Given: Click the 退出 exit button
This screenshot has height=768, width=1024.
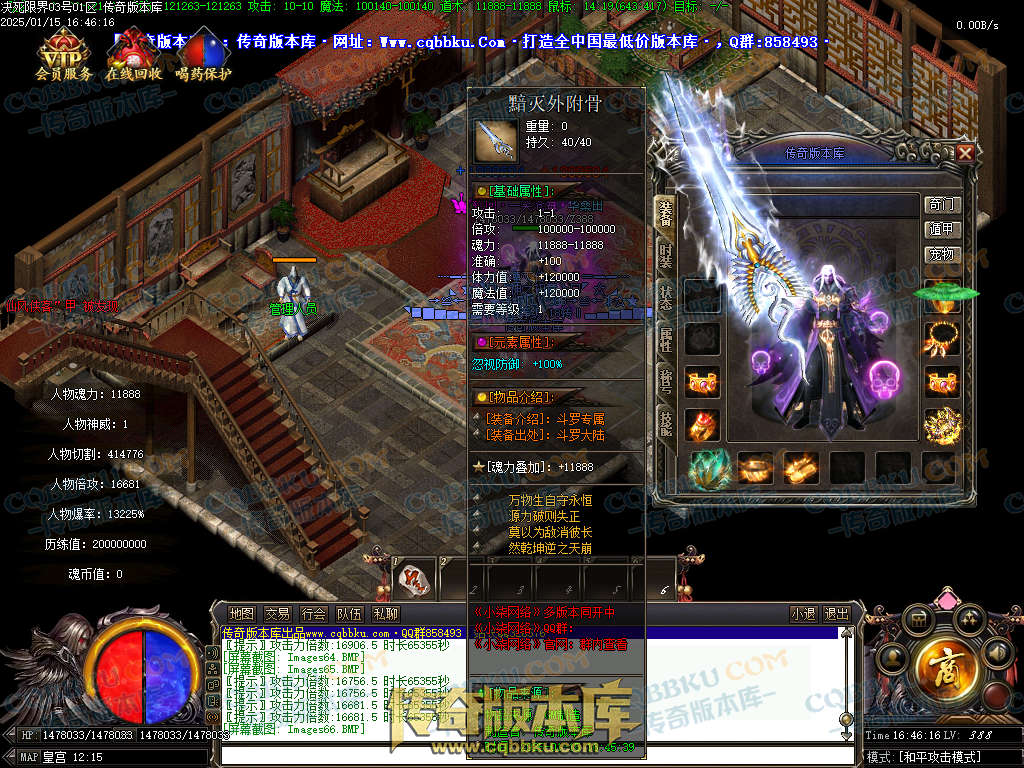Looking at the screenshot, I should 836,613.
